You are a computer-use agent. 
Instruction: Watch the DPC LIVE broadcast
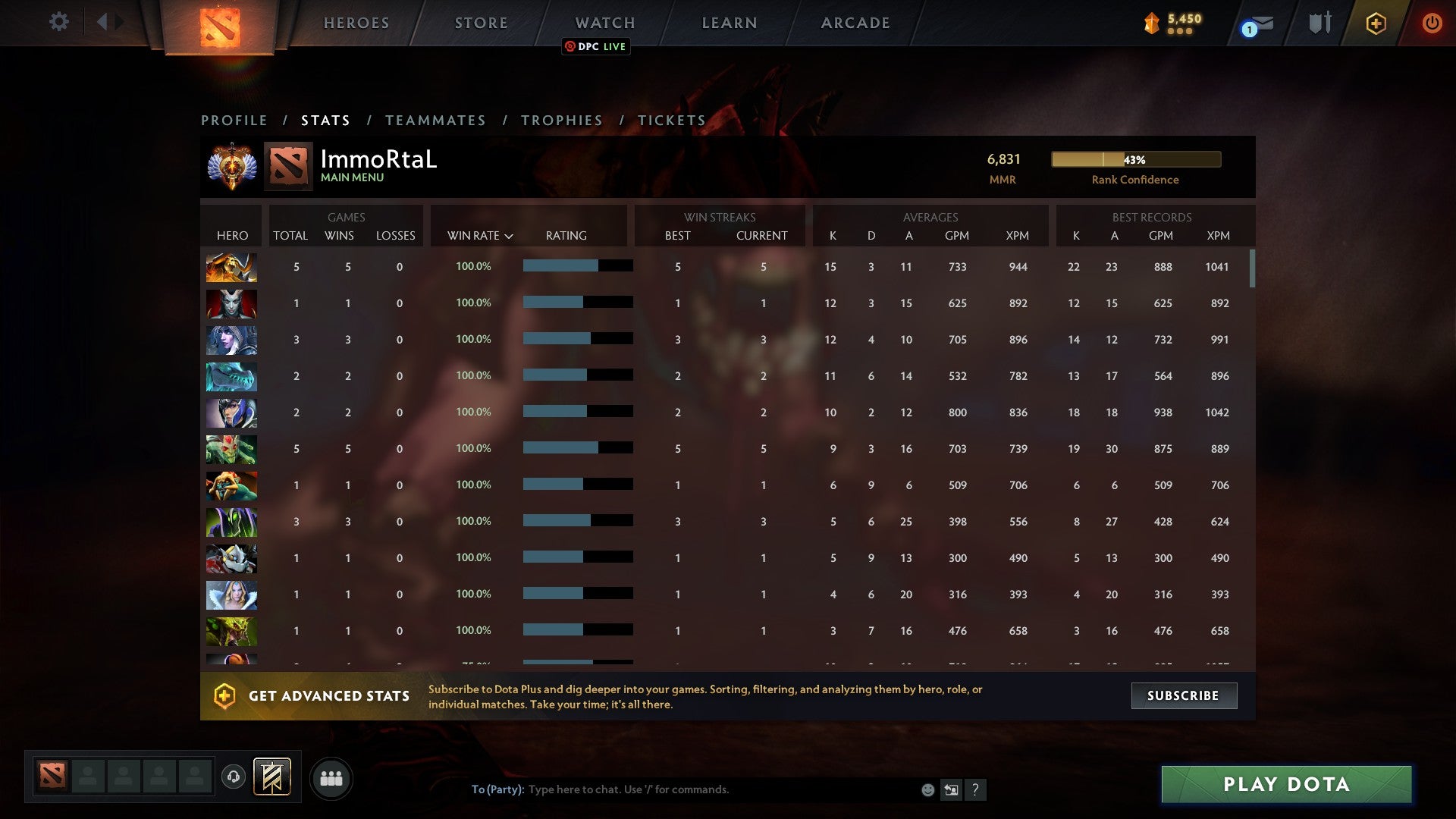[595, 46]
